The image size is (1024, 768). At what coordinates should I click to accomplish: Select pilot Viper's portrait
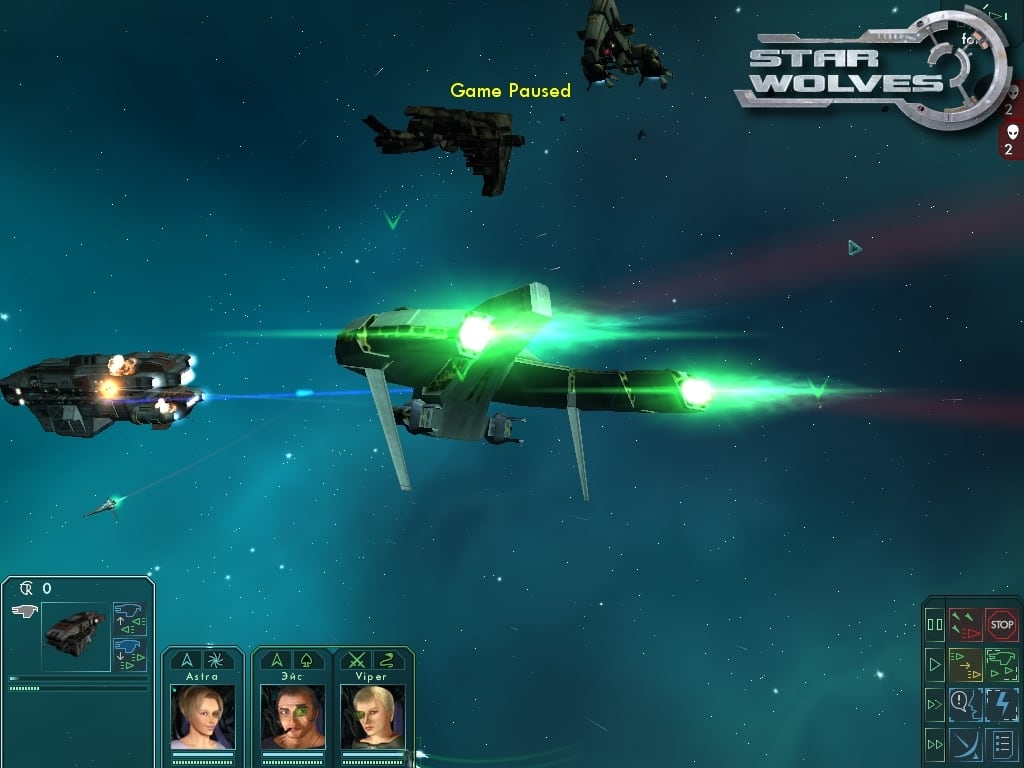[x=371, y=715]
